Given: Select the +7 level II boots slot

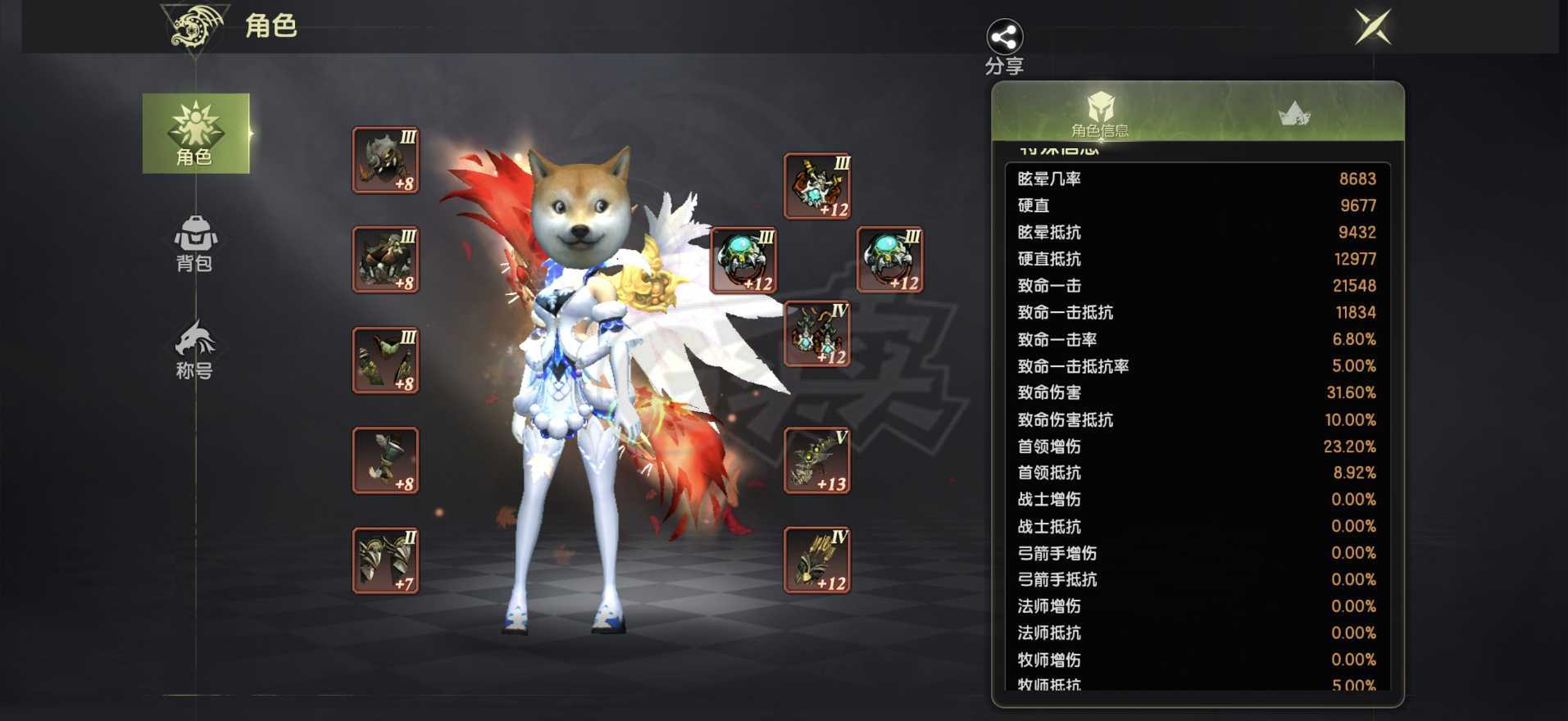Looking at the screenshot, I should point(384,560).
